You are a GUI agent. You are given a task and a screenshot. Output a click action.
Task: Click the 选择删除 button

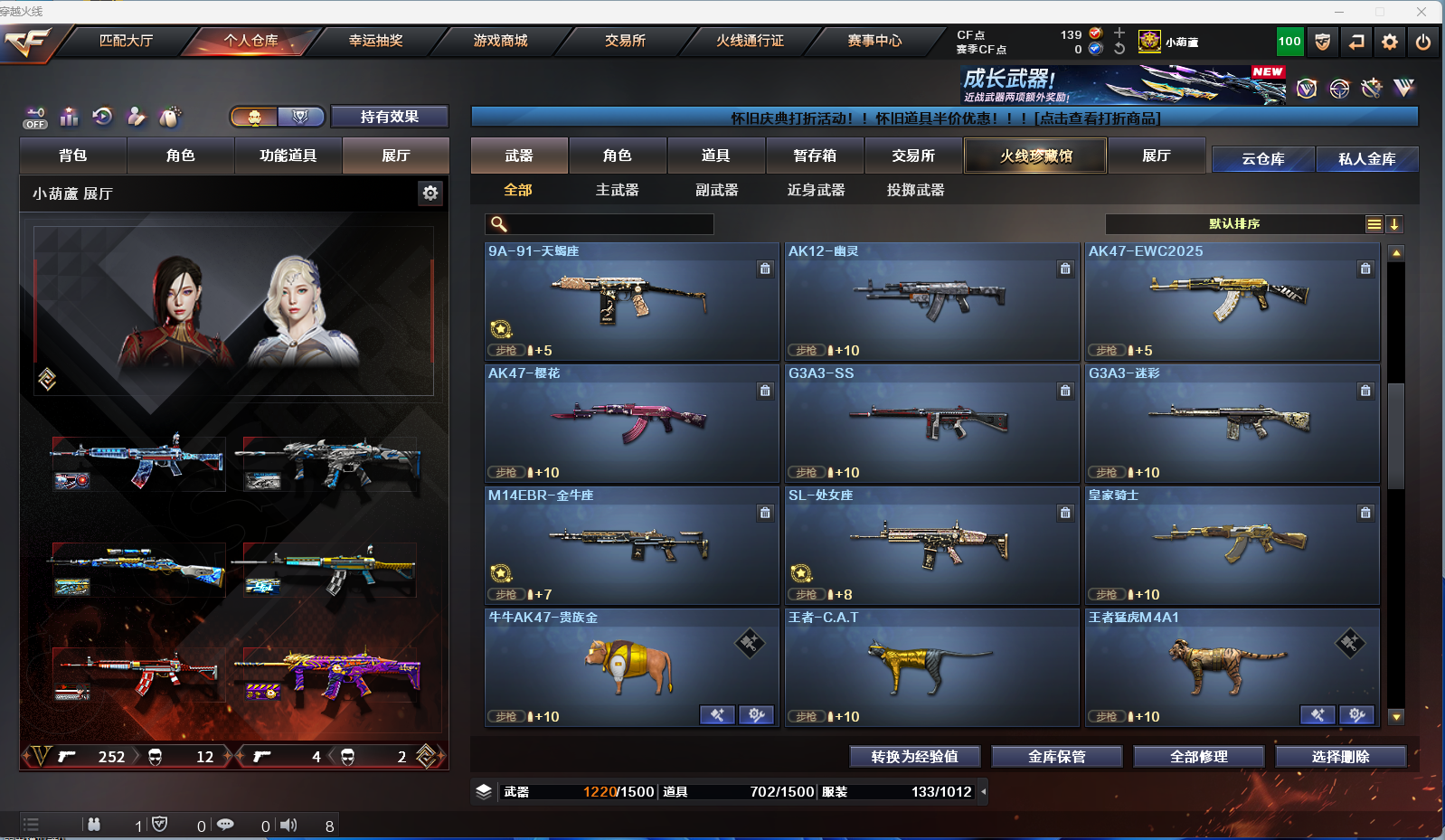[1340, 757]
